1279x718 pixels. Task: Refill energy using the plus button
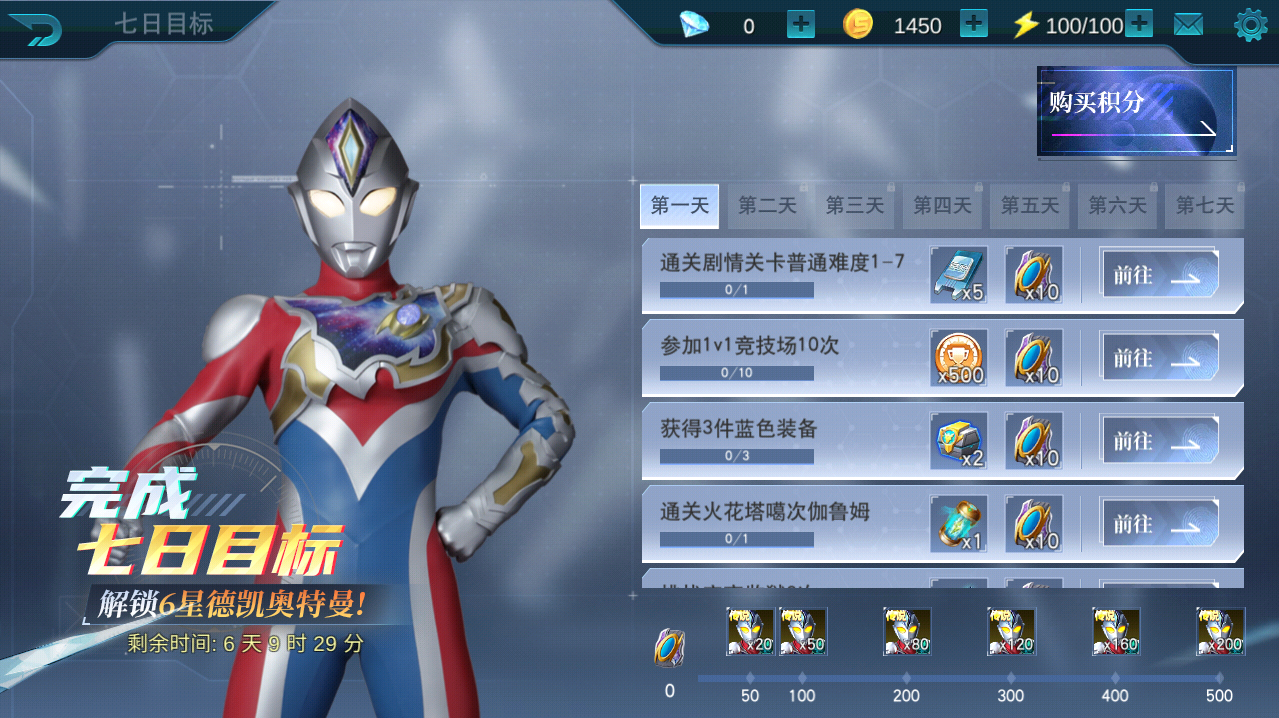point(1139,24)
